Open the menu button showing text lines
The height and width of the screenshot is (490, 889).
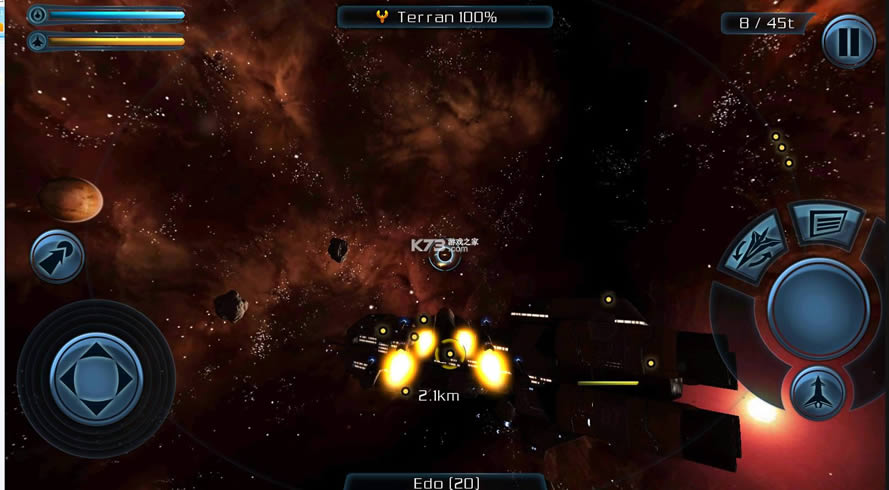pos(827,225)
